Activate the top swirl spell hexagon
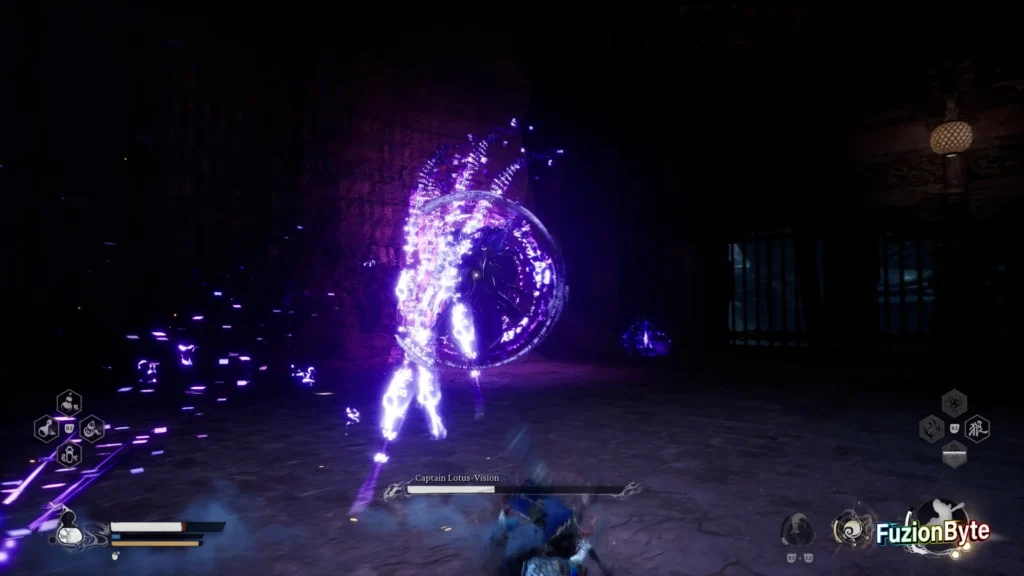Image resolution: width=1024 pixels, height=576 pixels. pos(954,403)
